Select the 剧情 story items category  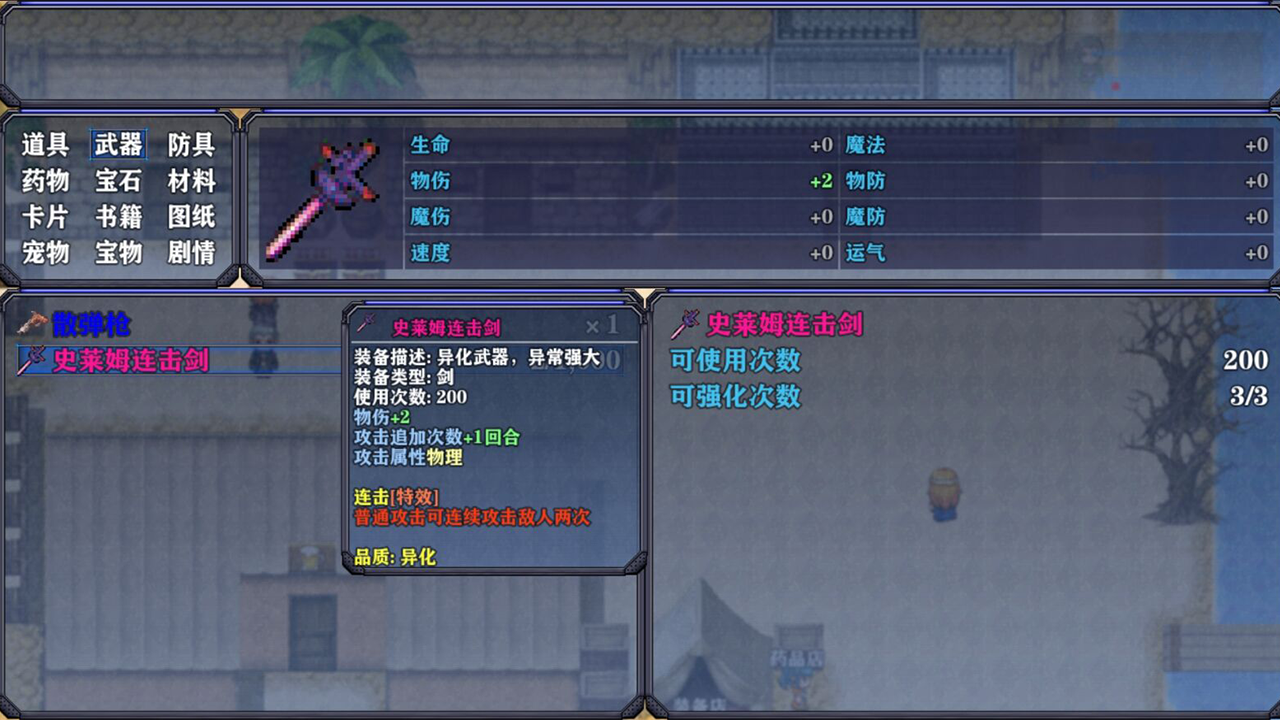[x=191, y=253]
